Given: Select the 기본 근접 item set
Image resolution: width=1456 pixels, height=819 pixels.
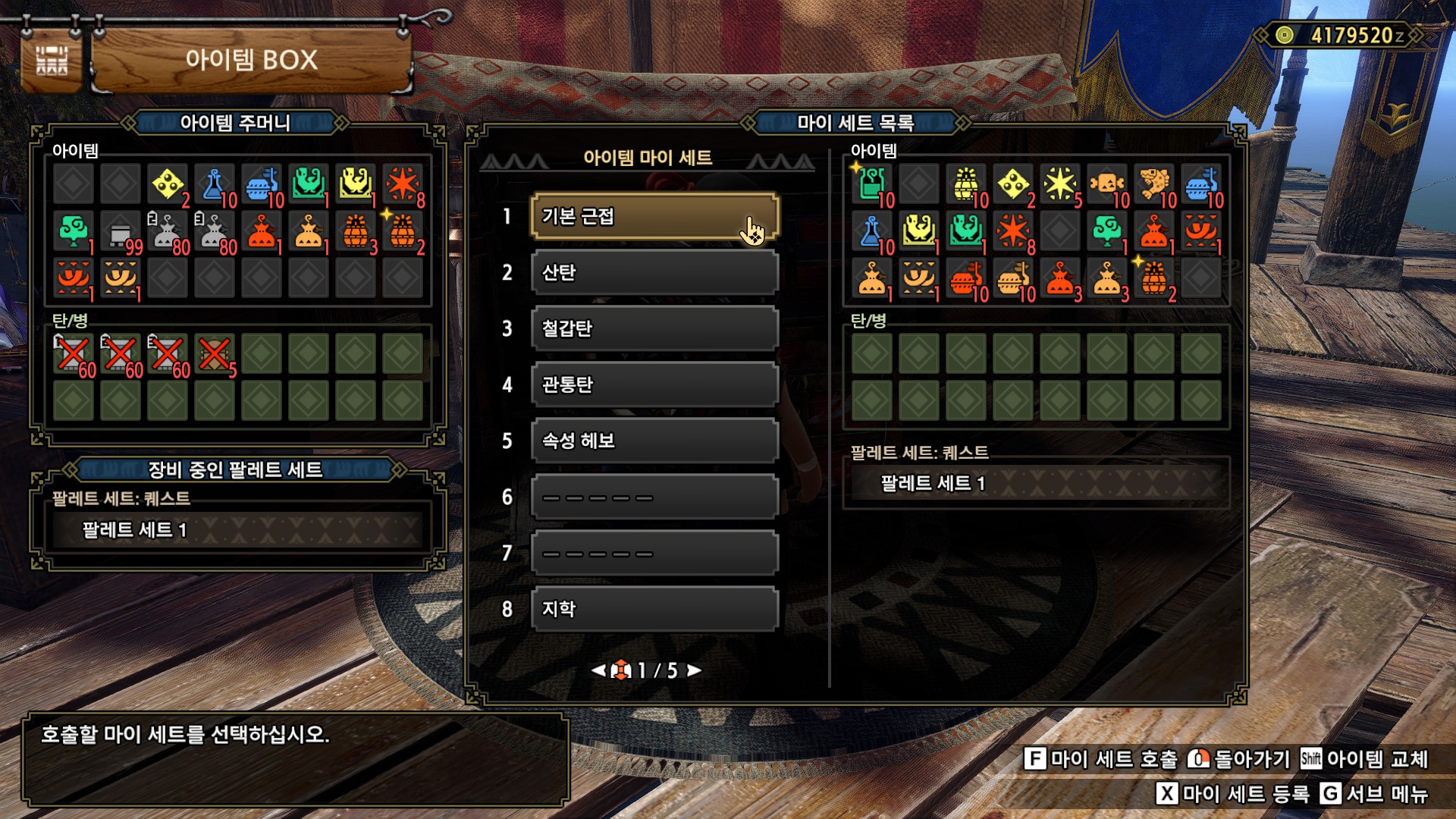Looking at the screenshot, I should point(654,217).
